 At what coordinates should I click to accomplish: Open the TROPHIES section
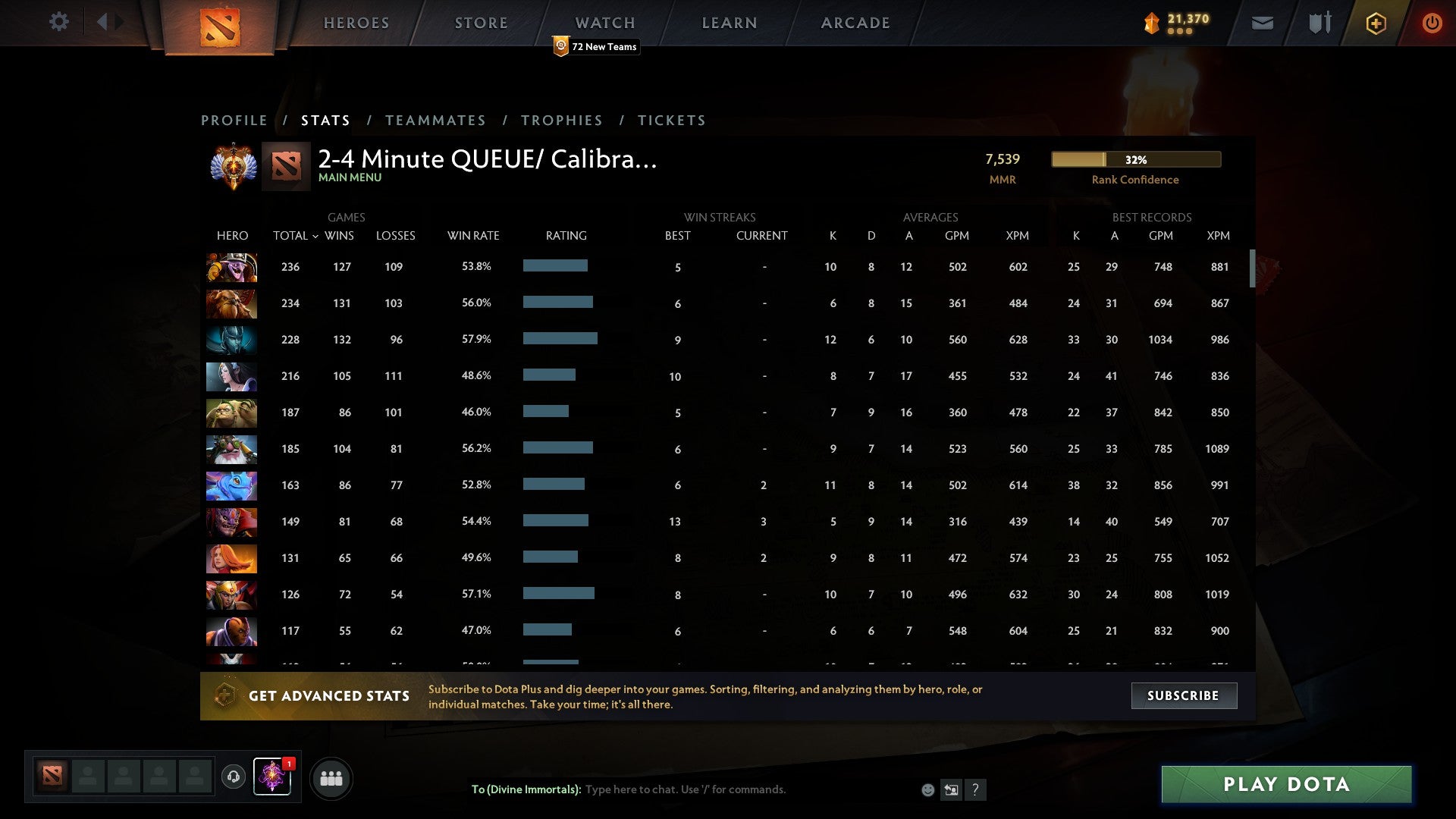tap(562, 120)
